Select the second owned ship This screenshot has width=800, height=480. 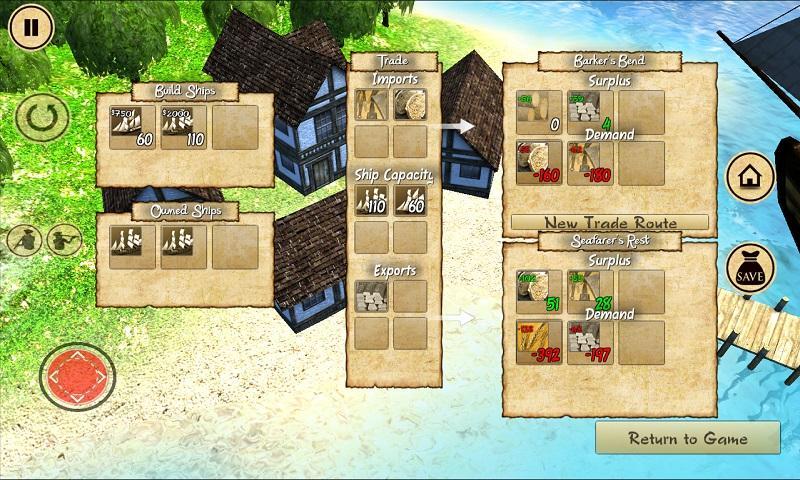pyautogui.click(x=184, y=246)
